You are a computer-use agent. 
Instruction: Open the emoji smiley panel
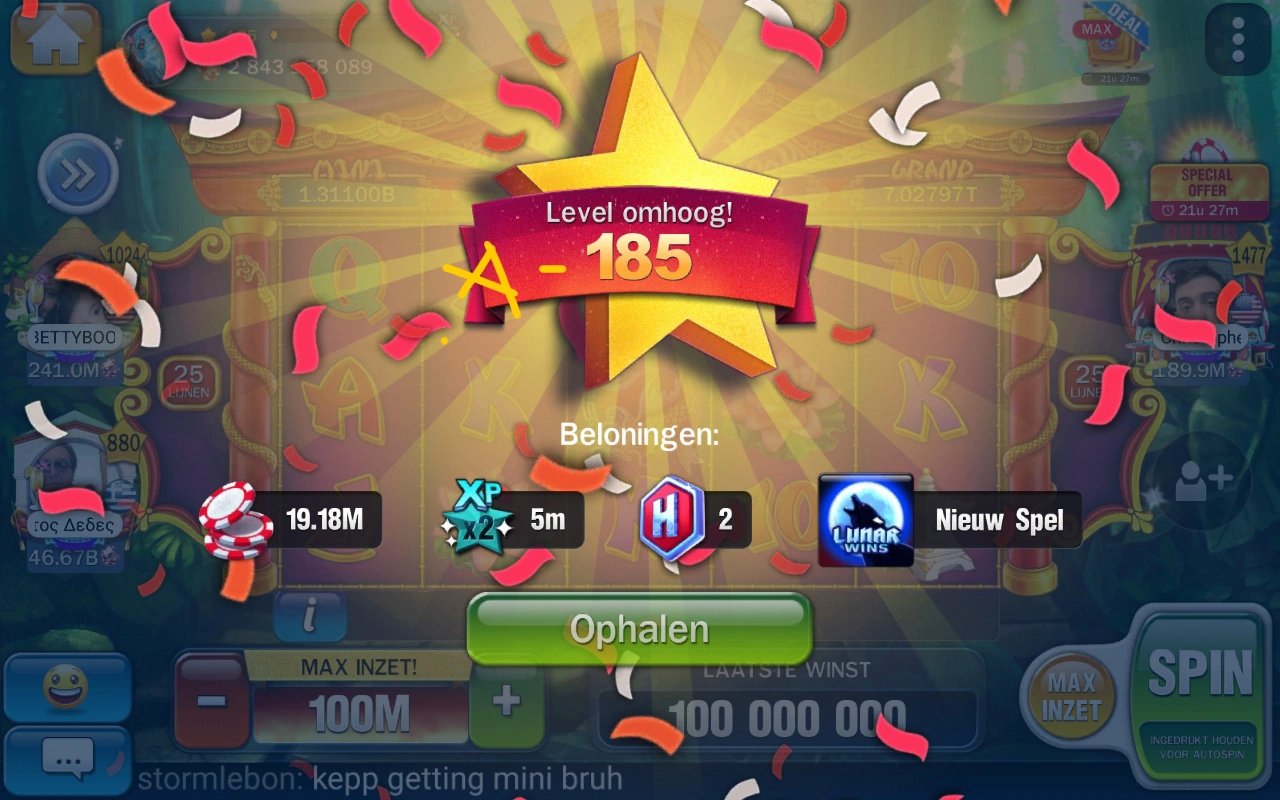(66, 686)
